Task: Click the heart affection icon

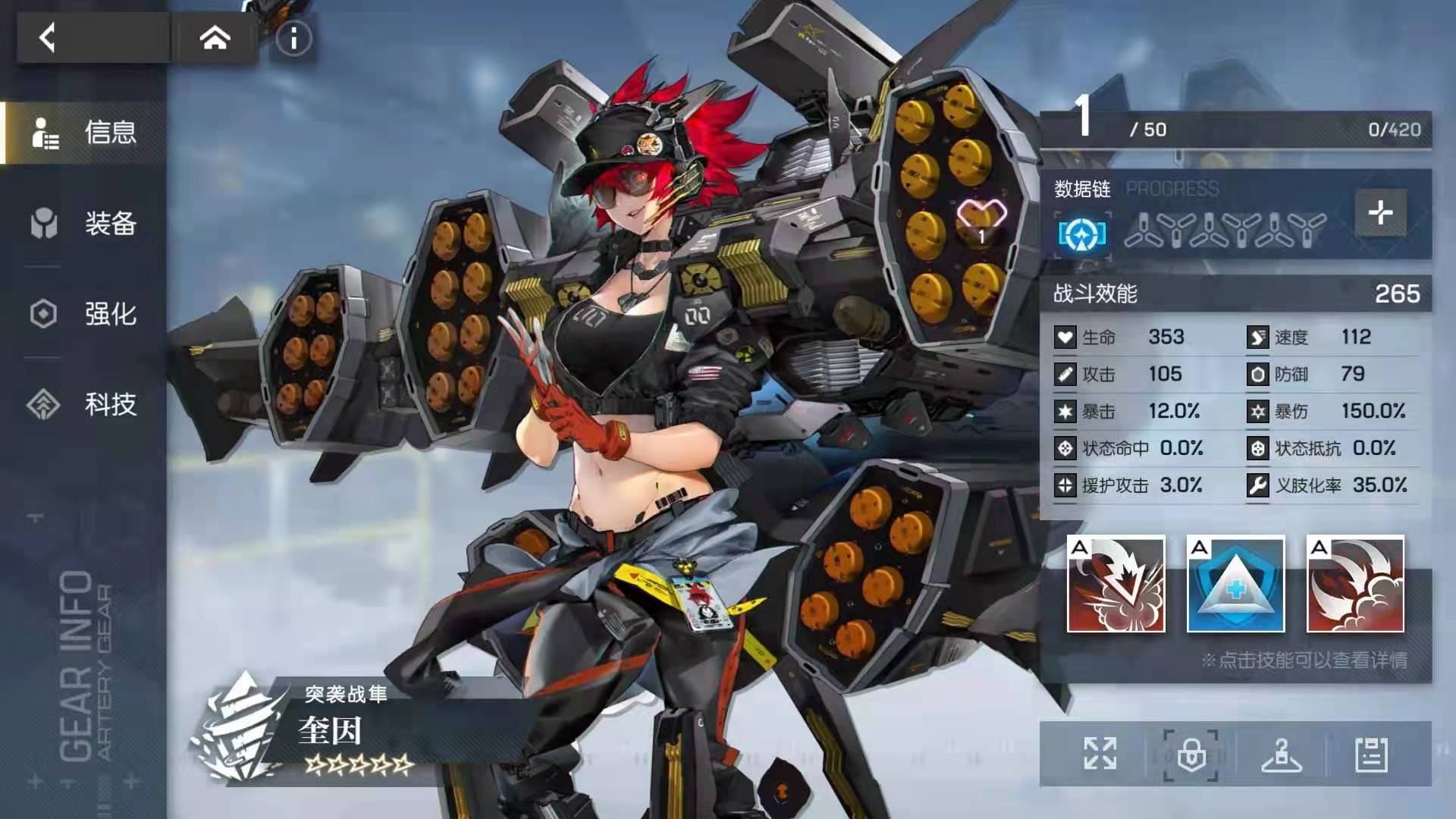Action: [x=981, y=220]
